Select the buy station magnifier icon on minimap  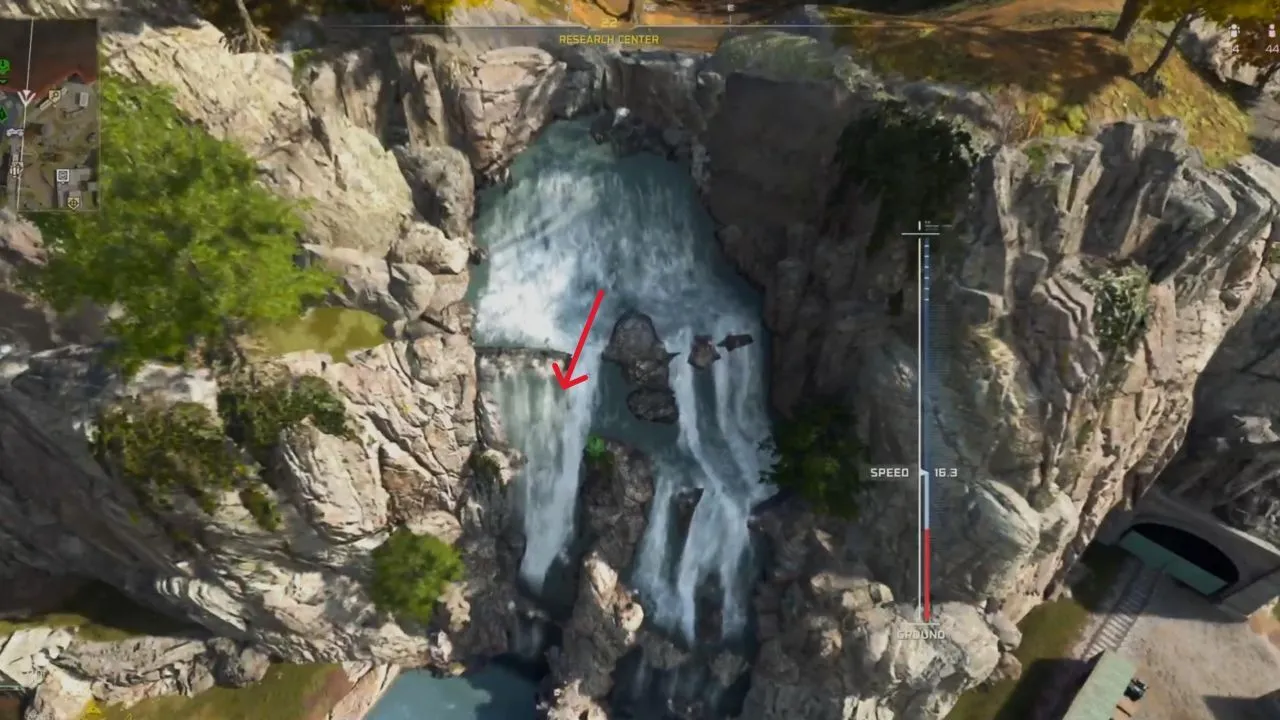(x=54, y=96)
